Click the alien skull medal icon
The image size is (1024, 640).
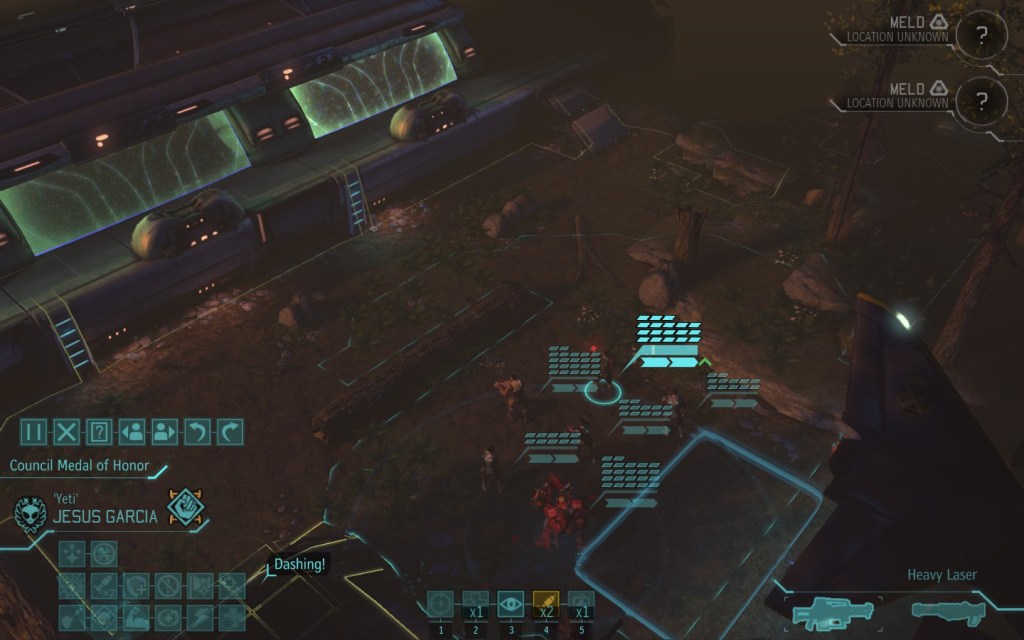pos(30,514)
